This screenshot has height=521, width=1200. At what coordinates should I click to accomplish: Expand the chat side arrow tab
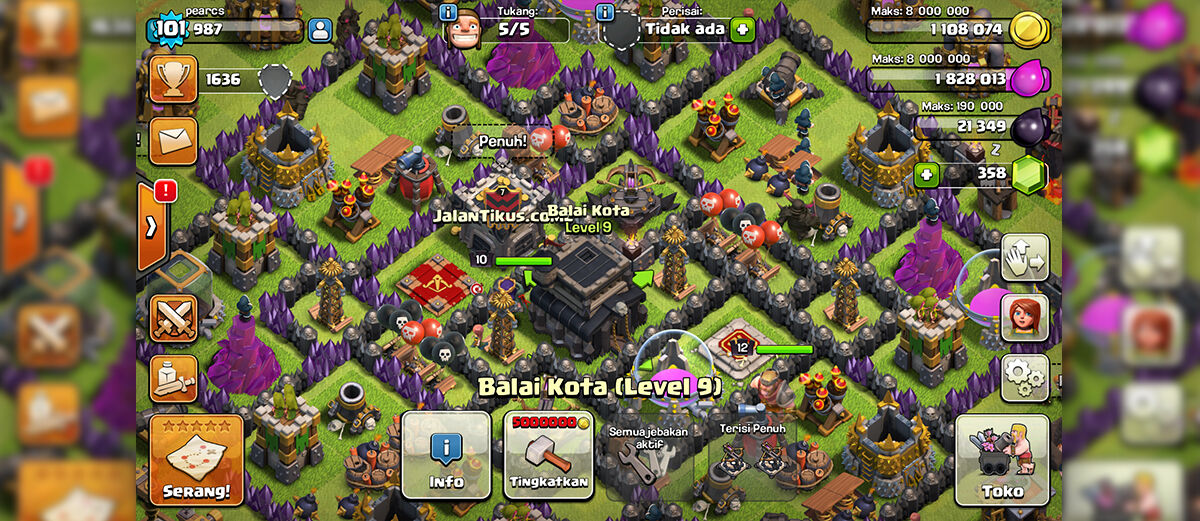[x=152, y=227]
